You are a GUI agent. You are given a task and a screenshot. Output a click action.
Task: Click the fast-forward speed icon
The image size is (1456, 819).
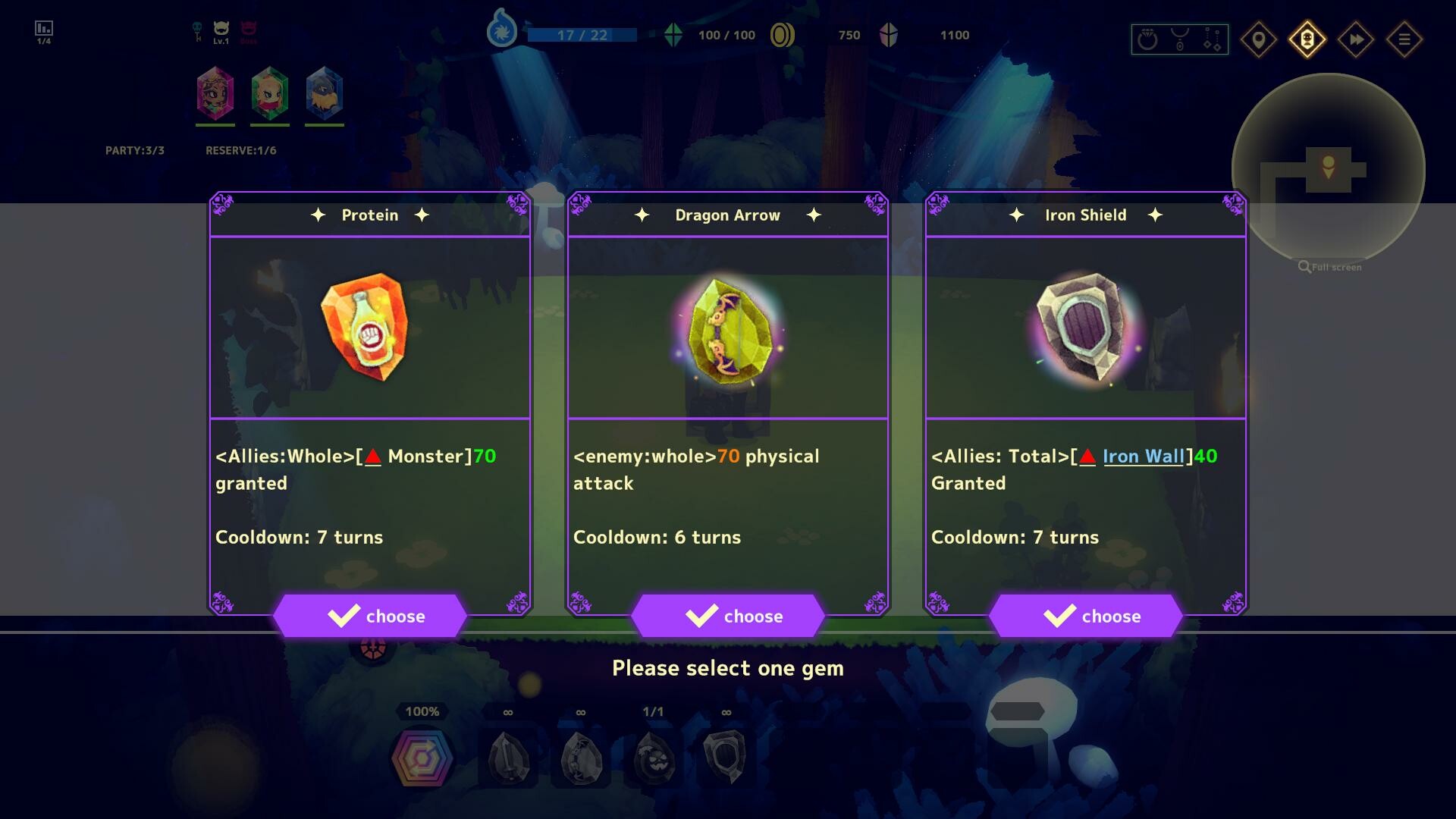point(1356,39)
